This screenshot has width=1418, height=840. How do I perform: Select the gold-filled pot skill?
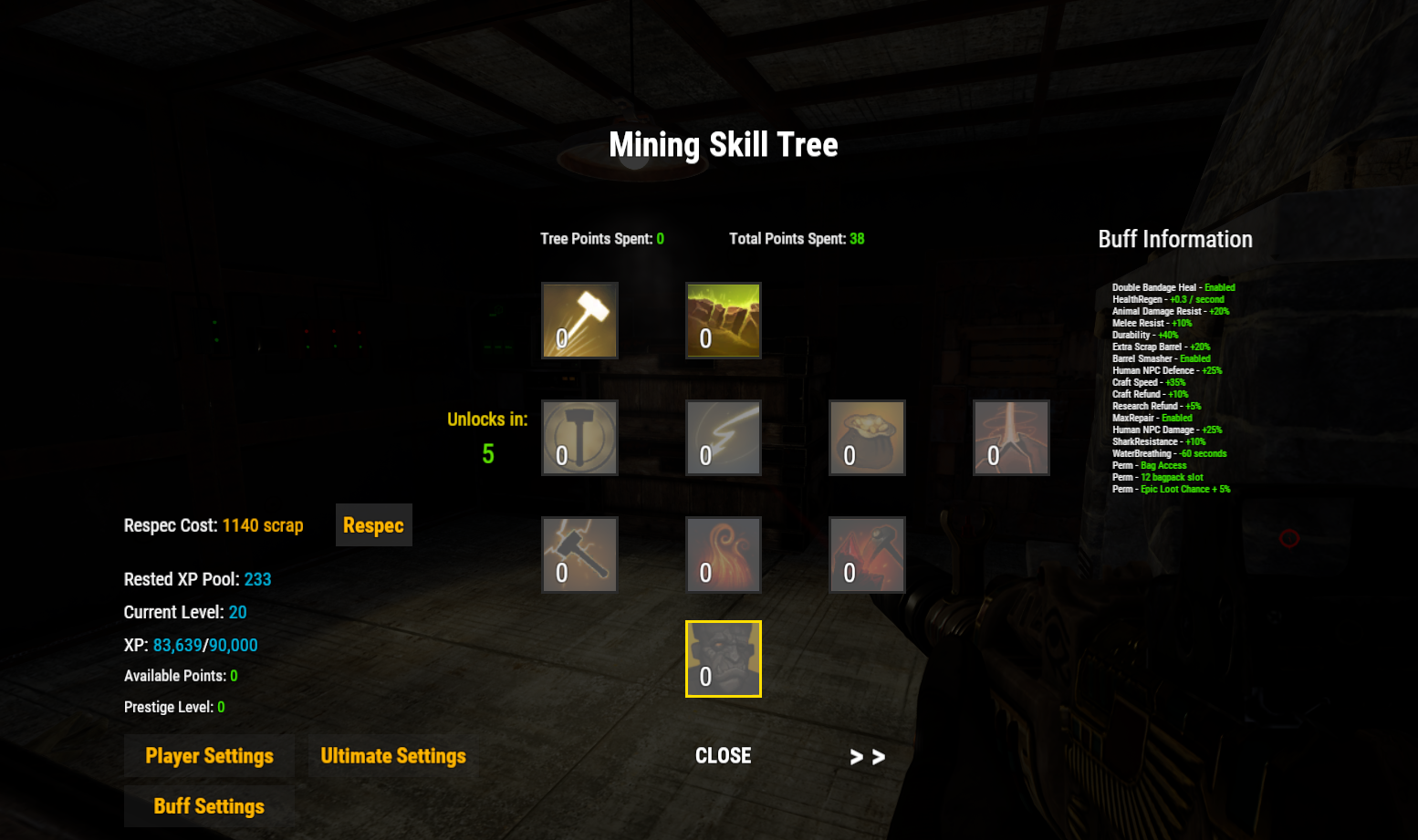867,438
